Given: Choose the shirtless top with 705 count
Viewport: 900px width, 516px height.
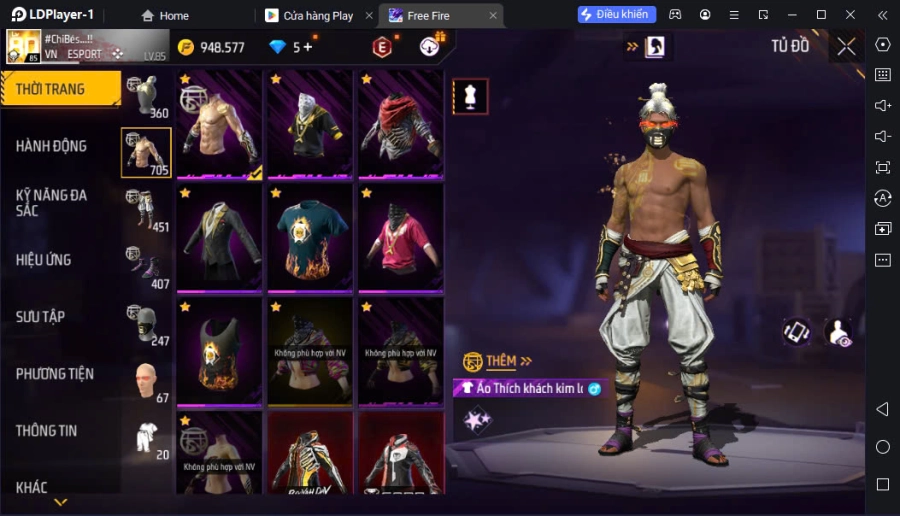Looking at the screenshot, I should pos(146,153).
